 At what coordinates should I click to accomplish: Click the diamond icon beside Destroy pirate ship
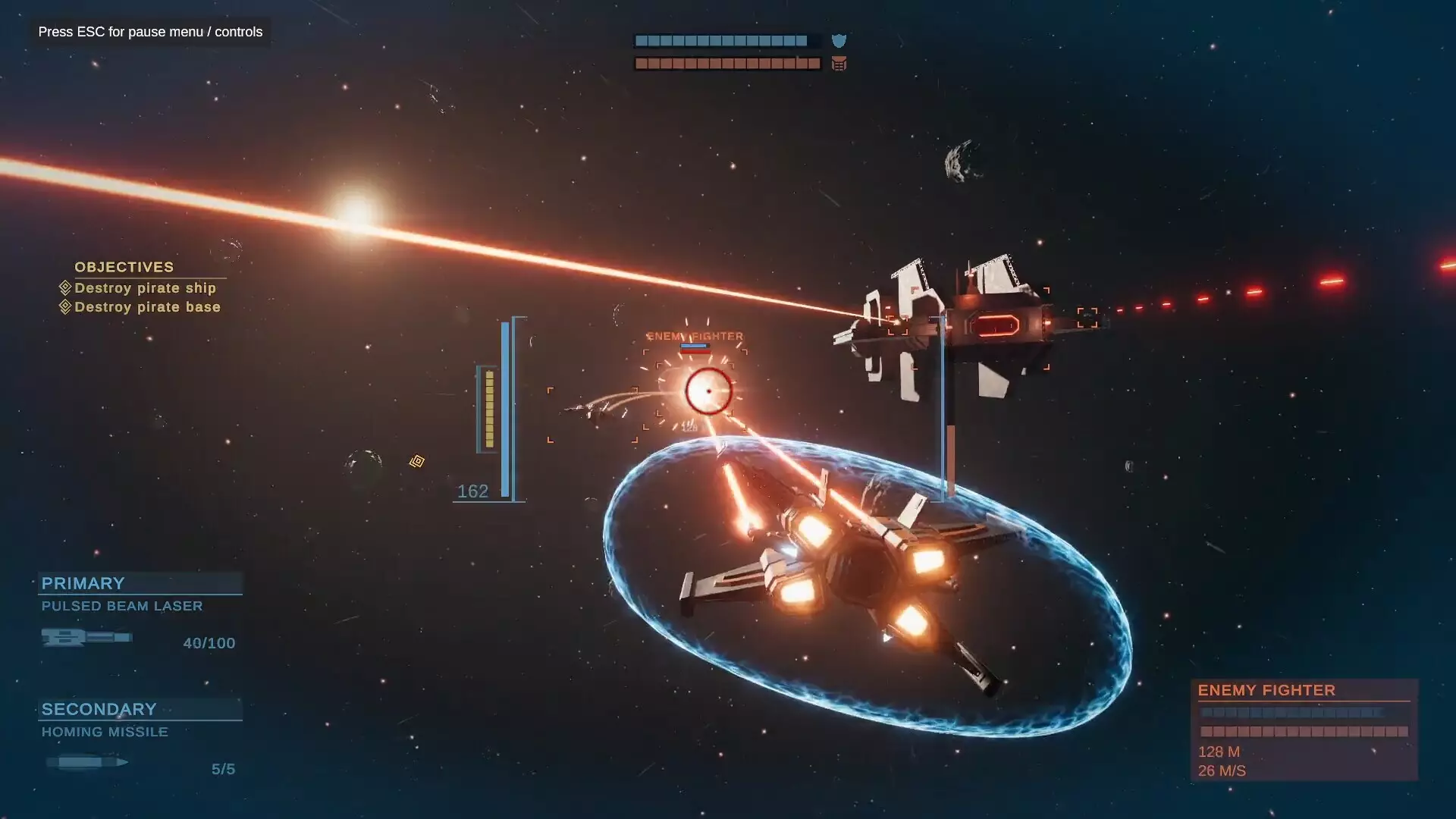pos(64,287)
